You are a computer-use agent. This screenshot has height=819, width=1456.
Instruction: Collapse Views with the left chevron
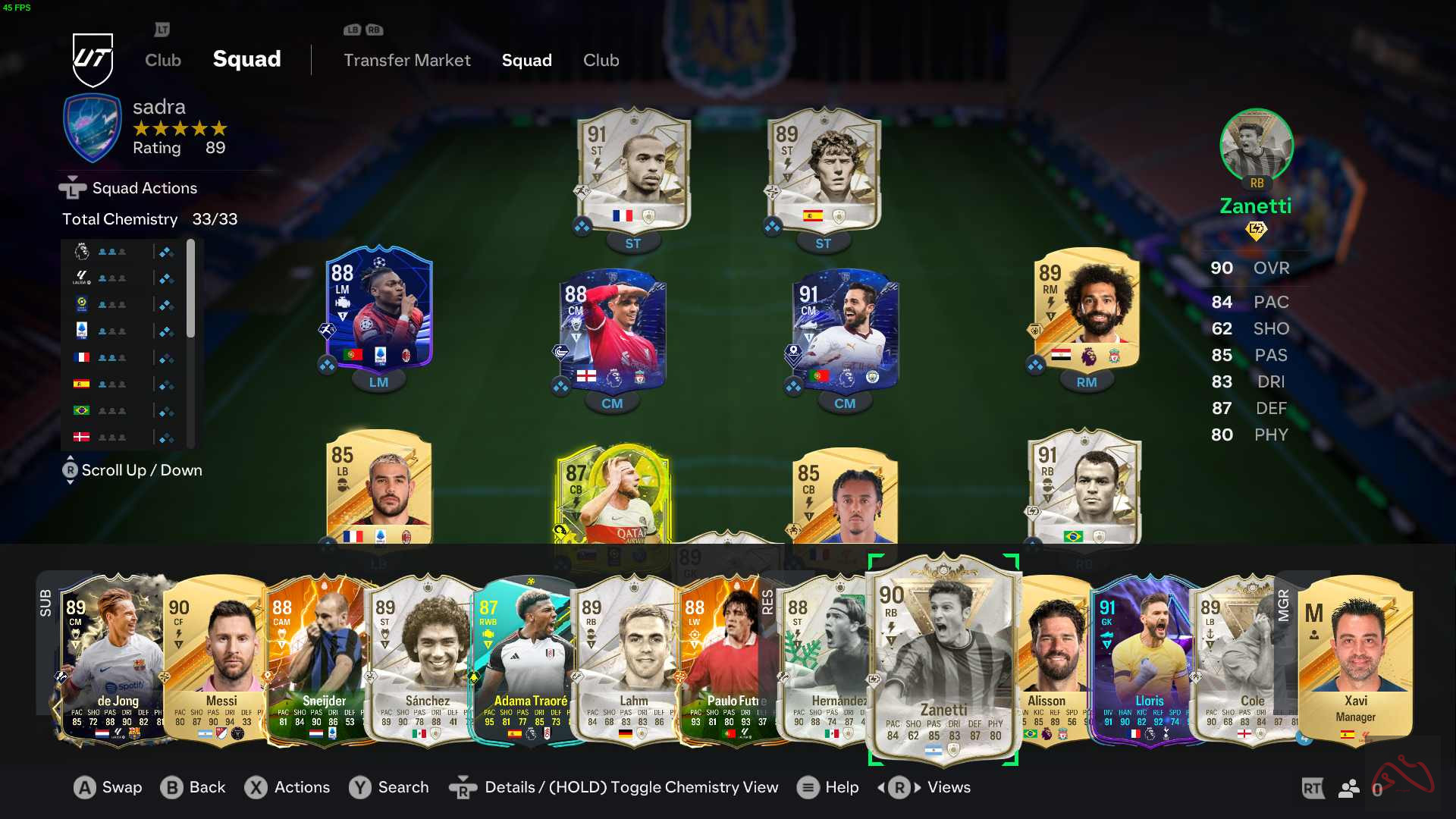pyautogui.click(x=882, y=788)
